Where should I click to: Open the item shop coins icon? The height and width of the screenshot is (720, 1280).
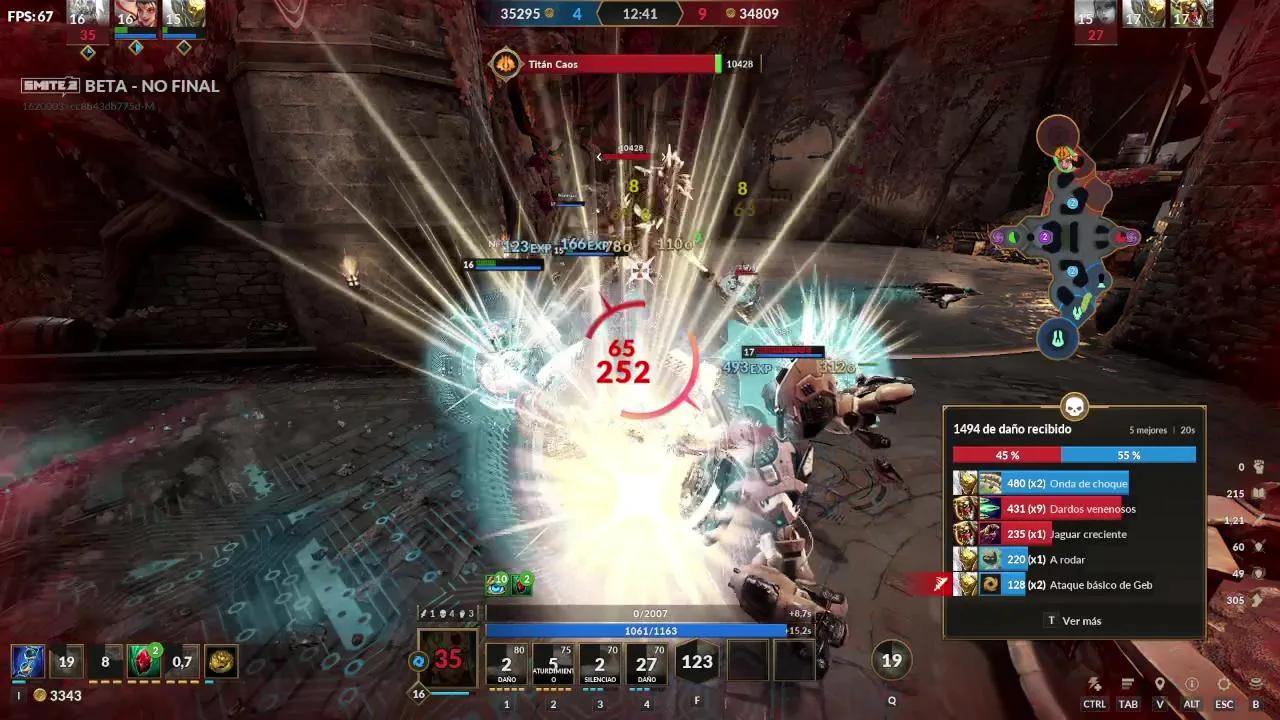point(1256,684)
